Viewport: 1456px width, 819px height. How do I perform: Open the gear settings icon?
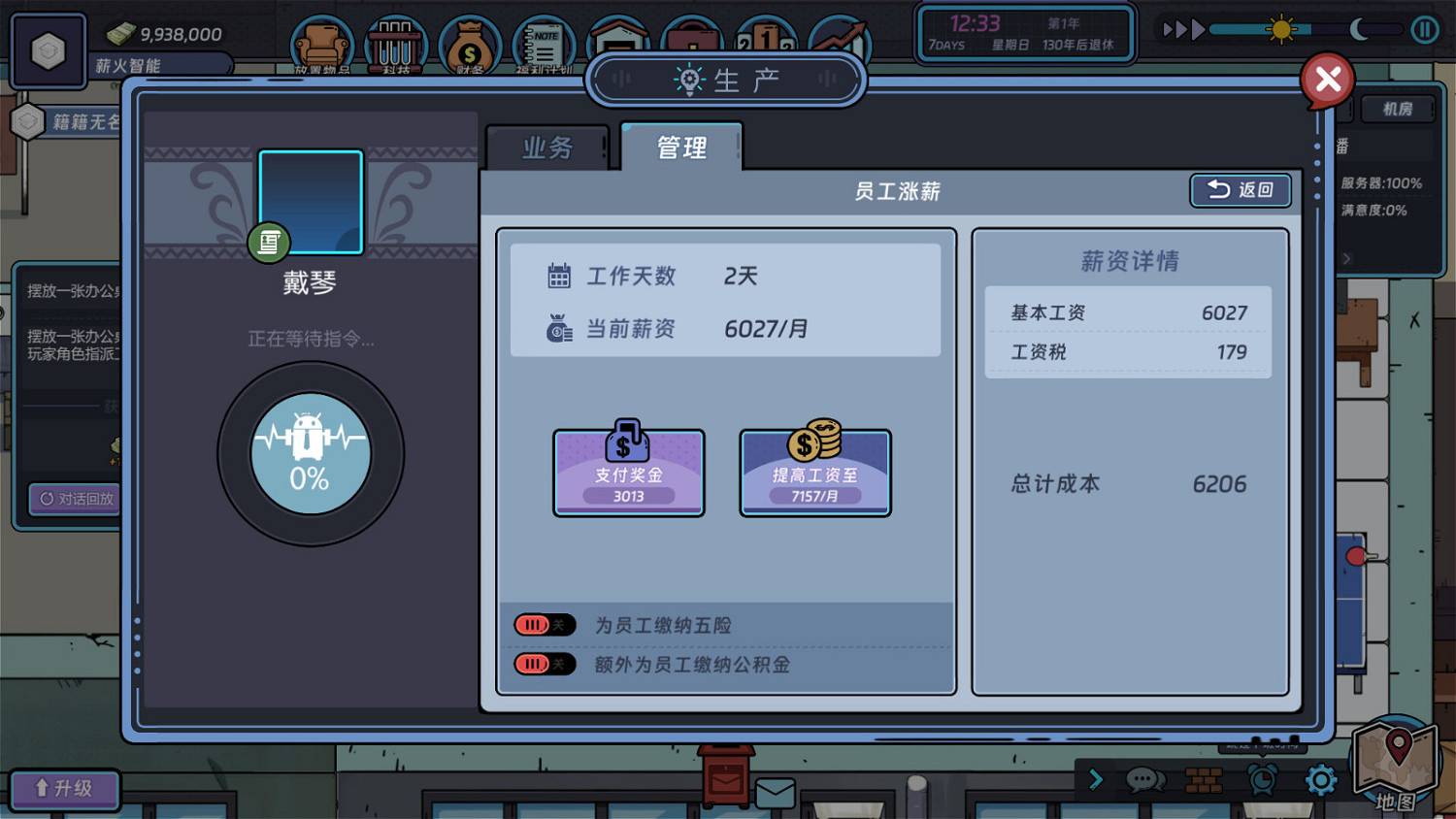click(1321, 780)
